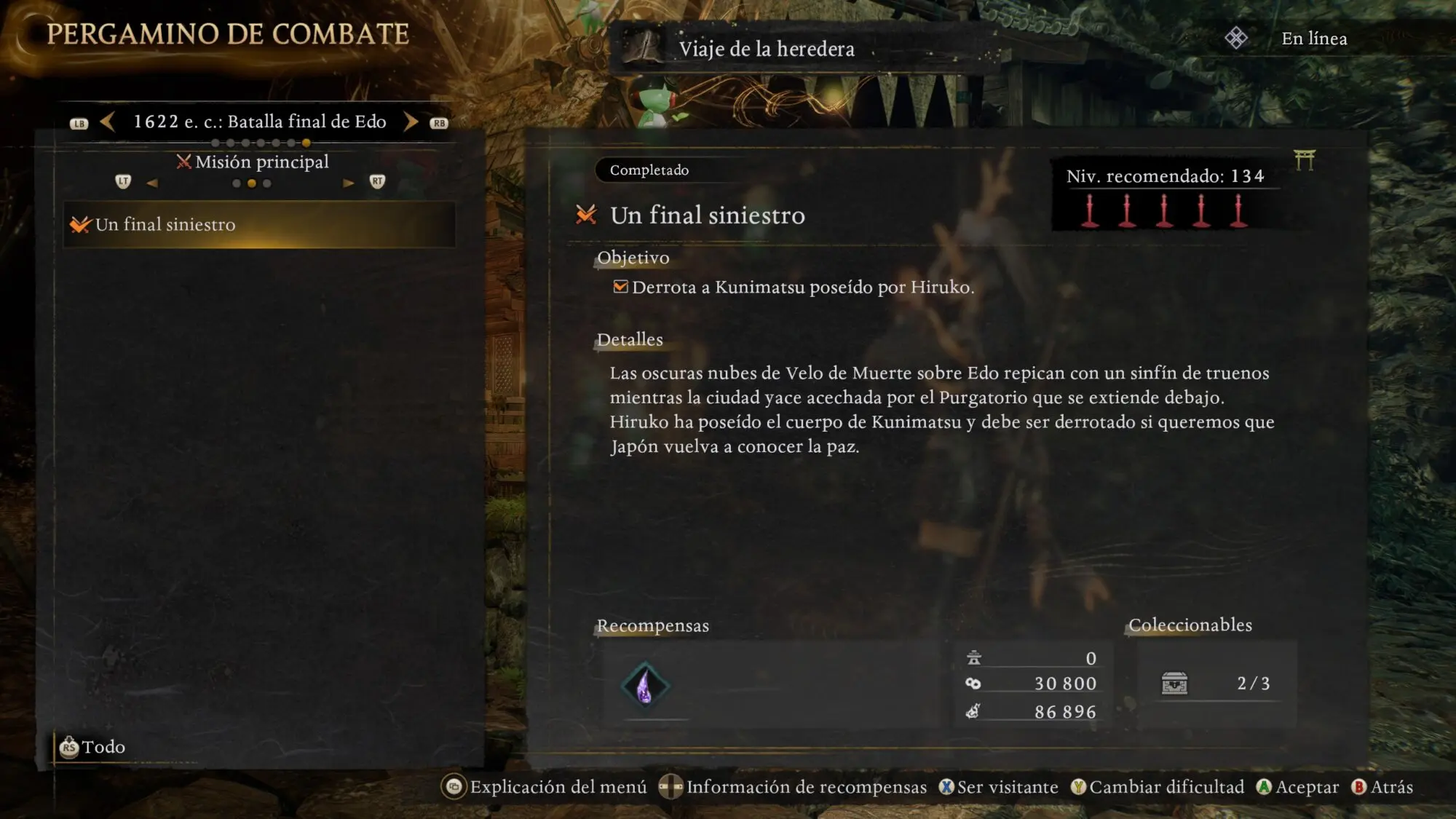
Task: Click the 'En línea' status indicator
Action: tap(1313, 39)
